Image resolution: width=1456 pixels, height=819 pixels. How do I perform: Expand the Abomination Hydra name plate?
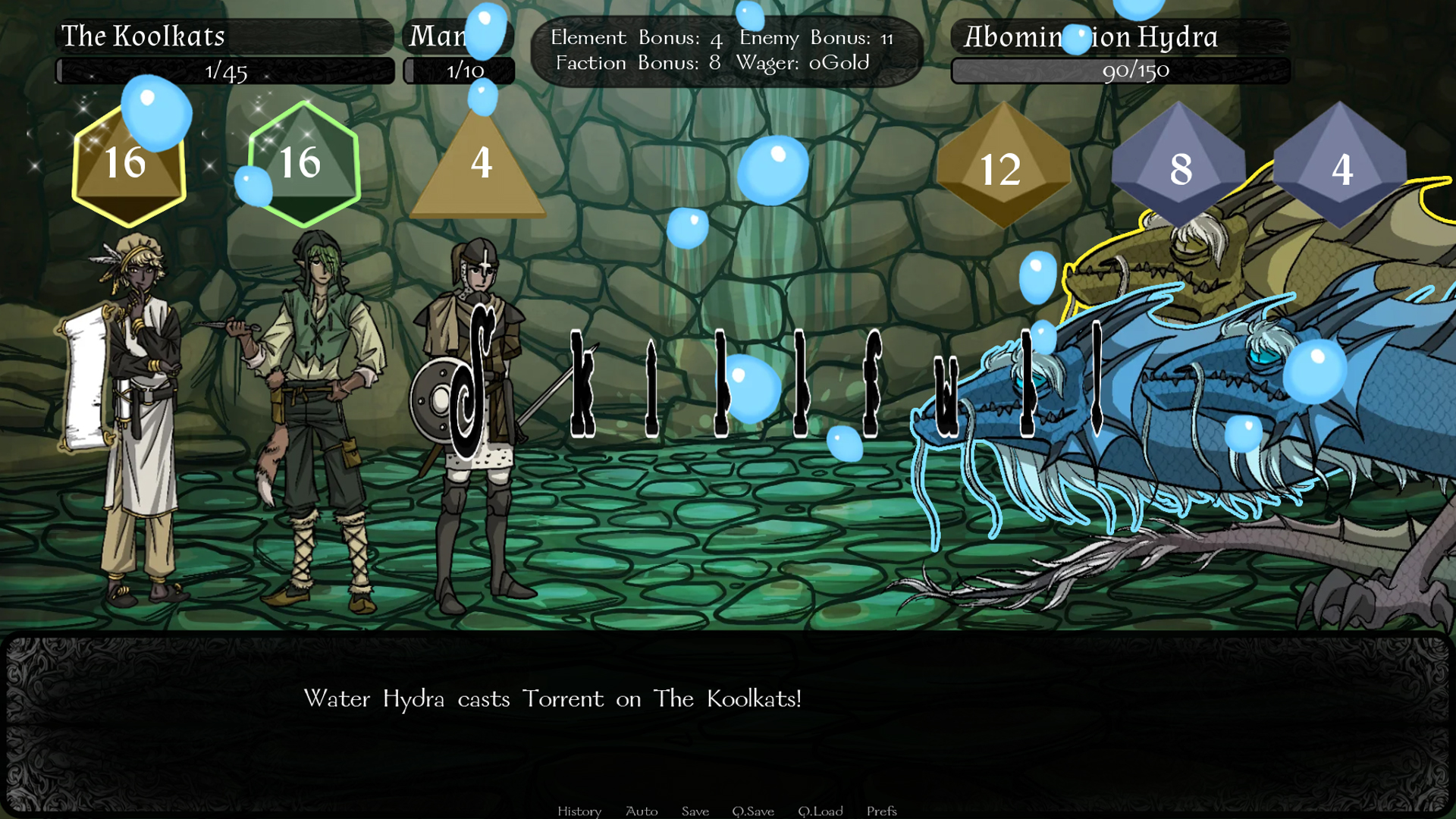[1090, 36]
